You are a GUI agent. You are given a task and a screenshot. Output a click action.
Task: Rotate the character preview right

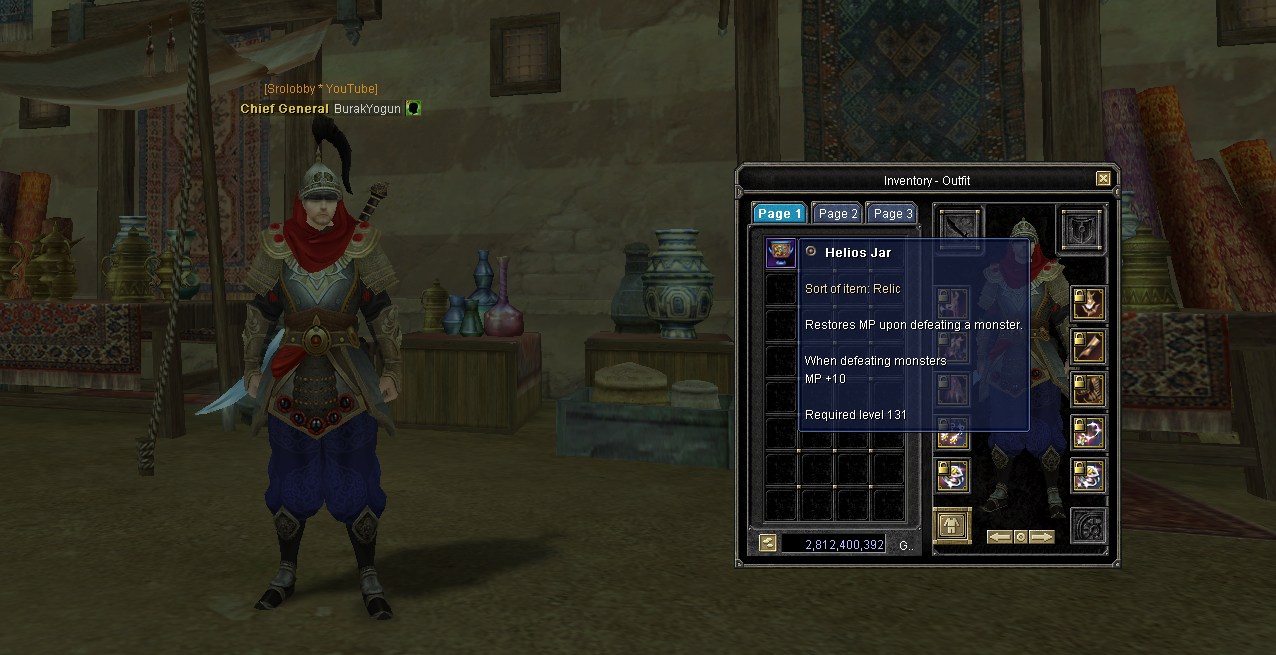point(1042,537)
